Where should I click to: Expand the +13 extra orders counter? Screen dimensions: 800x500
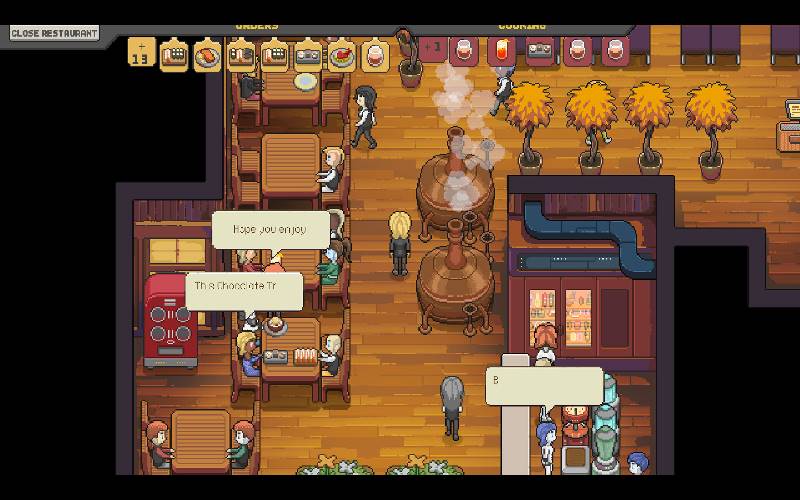coord(141,52)
